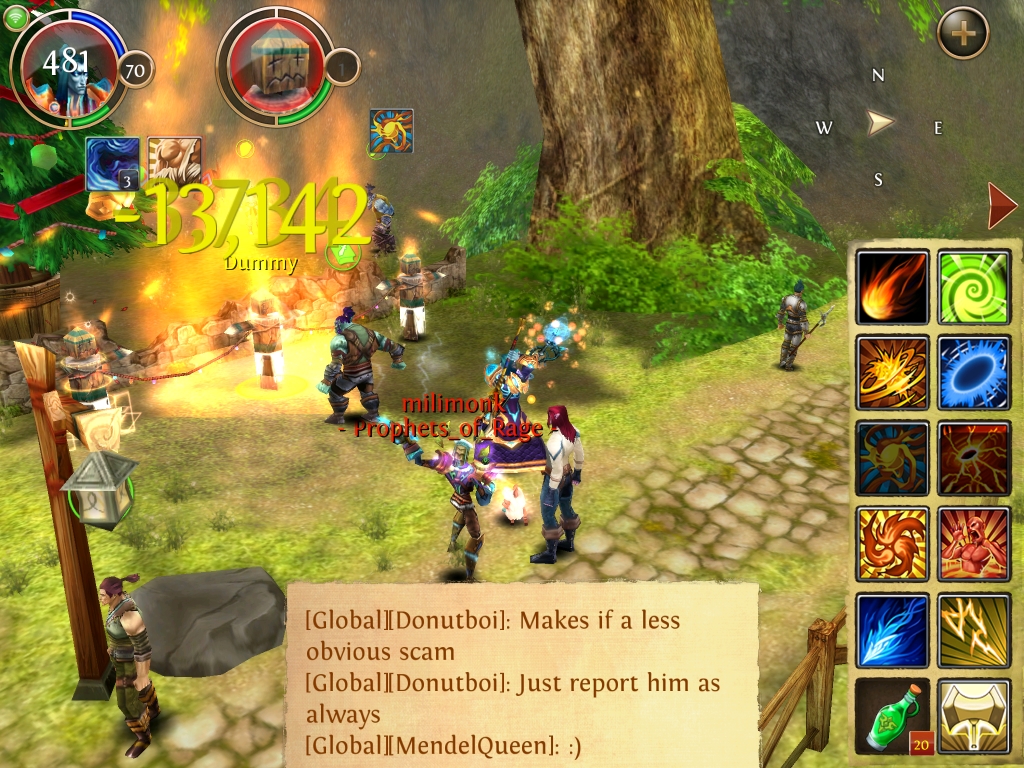Activate the green spiral skill
This screenshot has height=768, width=1024.
click(x=974, y=287)
